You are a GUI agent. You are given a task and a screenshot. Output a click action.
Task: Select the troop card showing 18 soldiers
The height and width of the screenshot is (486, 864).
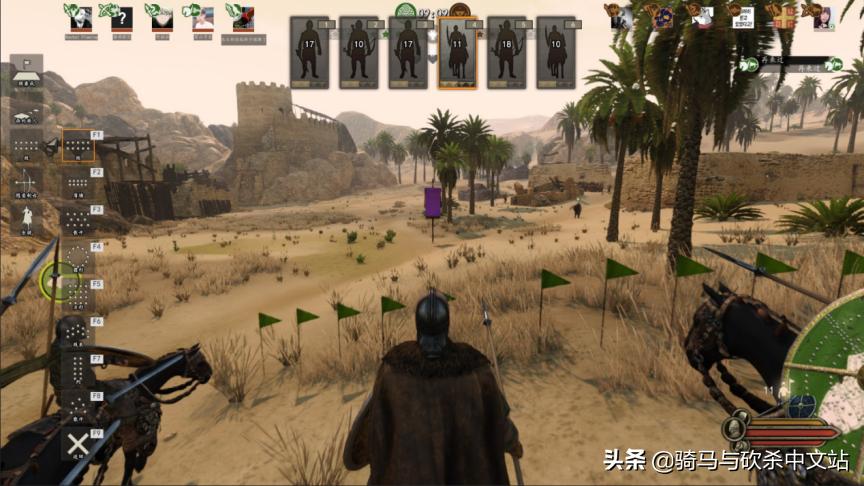(507, 52)
